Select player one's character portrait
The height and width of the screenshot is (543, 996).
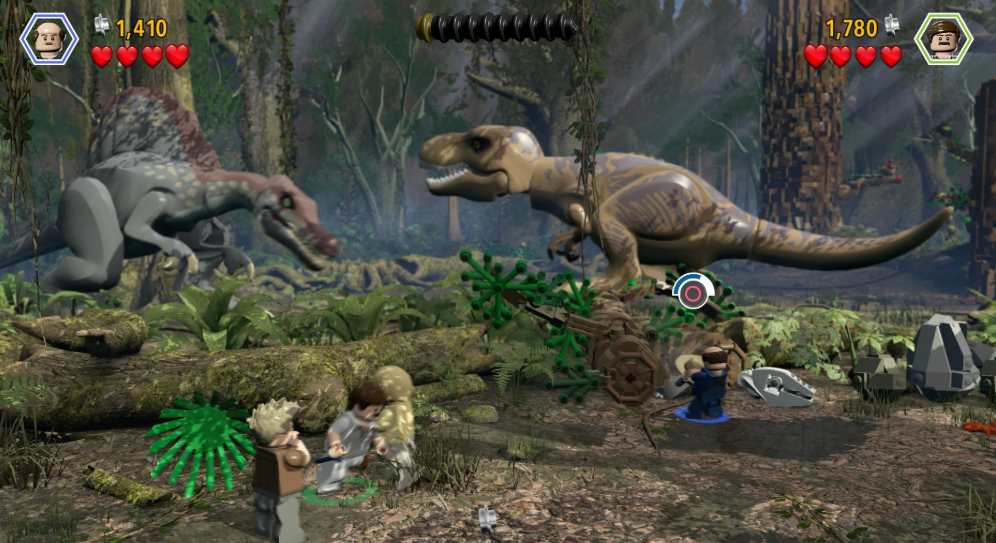pos(47,39)
